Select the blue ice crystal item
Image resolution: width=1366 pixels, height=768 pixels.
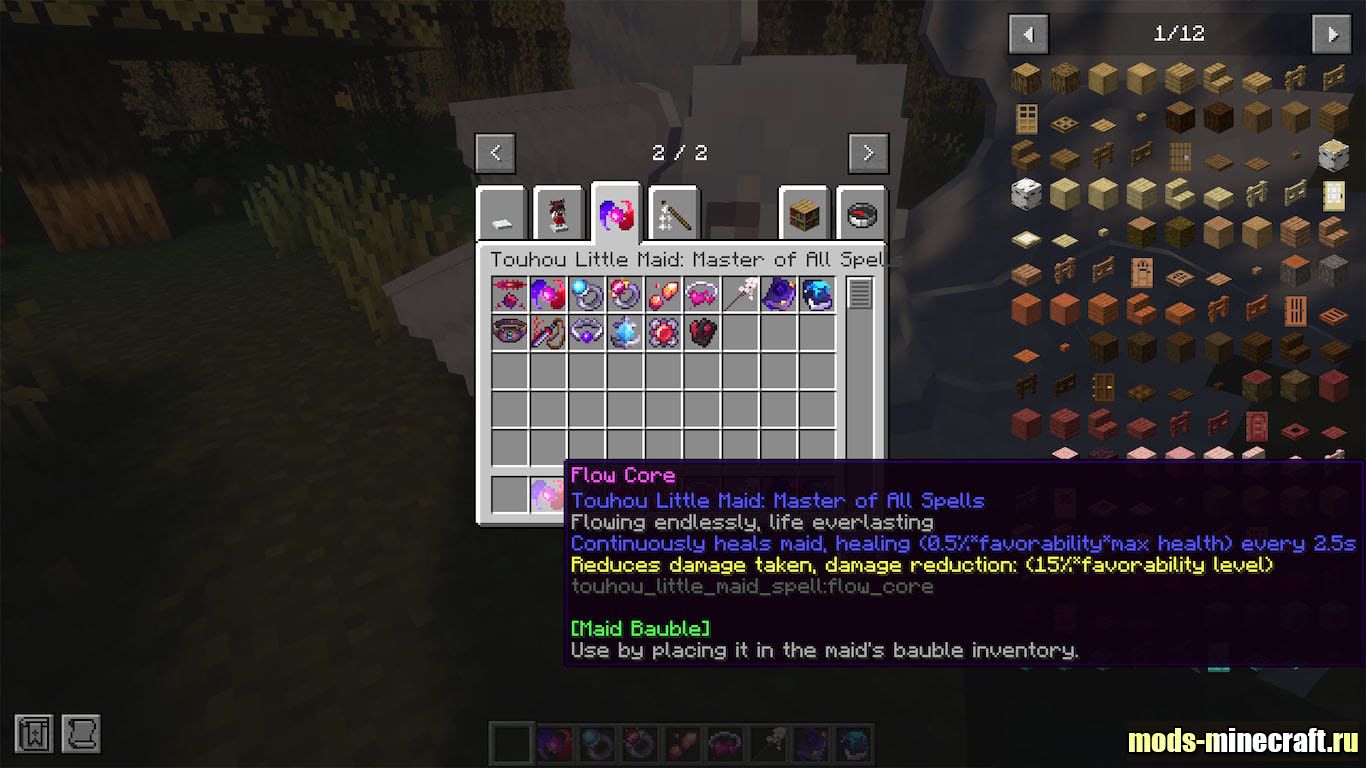click(x=625, y=332)
